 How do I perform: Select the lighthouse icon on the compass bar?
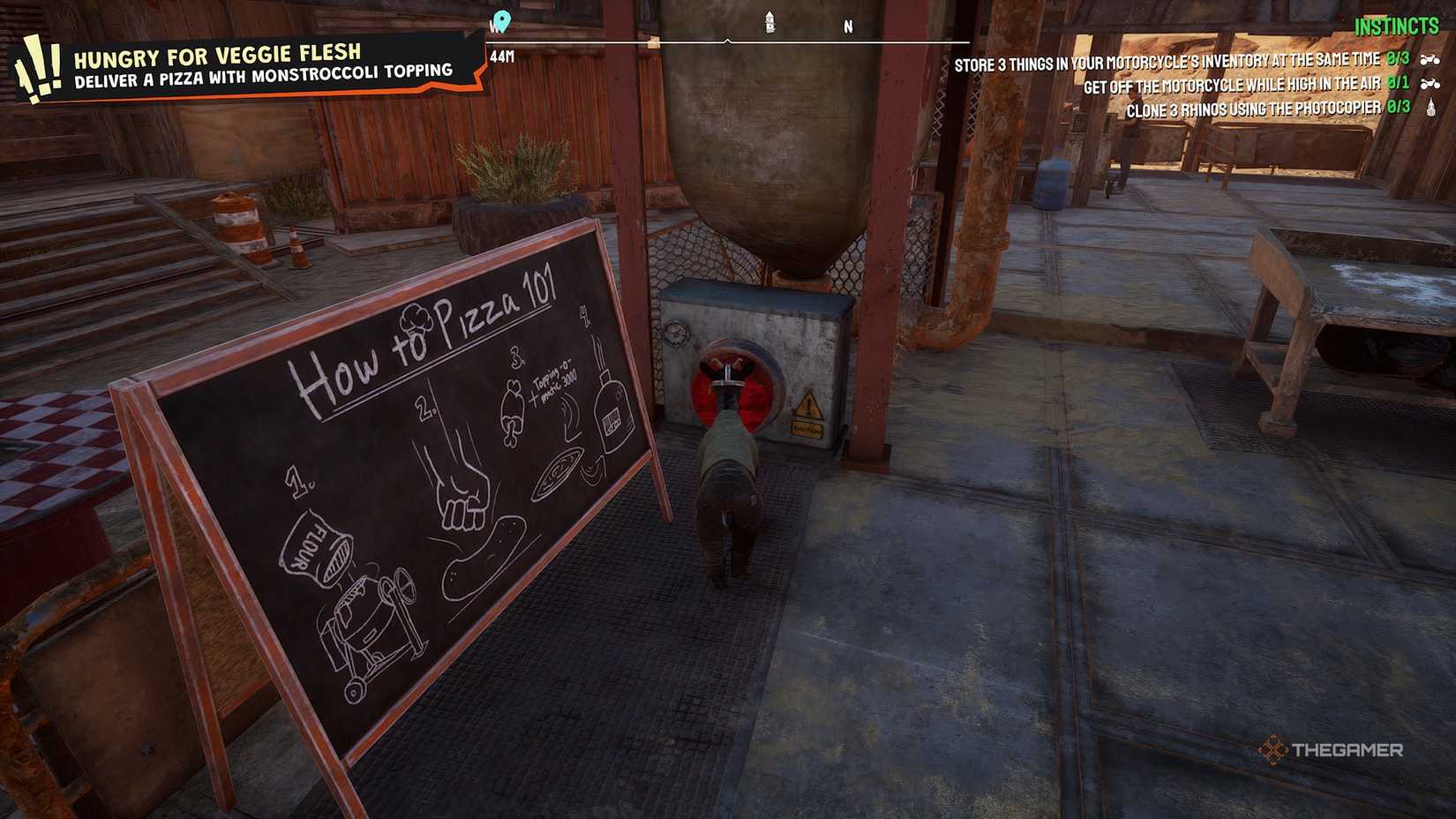coord(769,21)
